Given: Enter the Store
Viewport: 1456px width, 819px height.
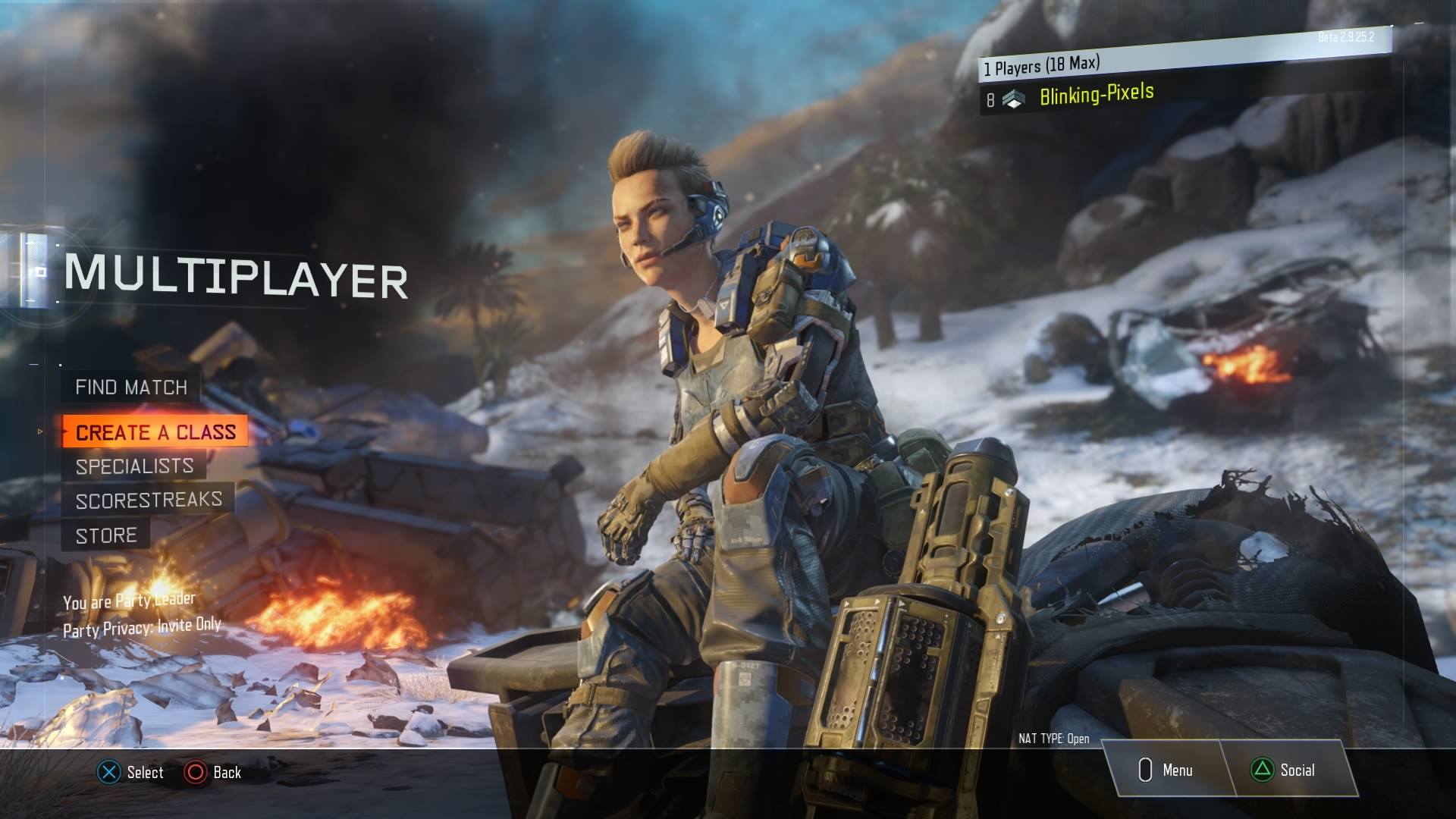Looking at the screenshot, I should (x=106, y=535).
